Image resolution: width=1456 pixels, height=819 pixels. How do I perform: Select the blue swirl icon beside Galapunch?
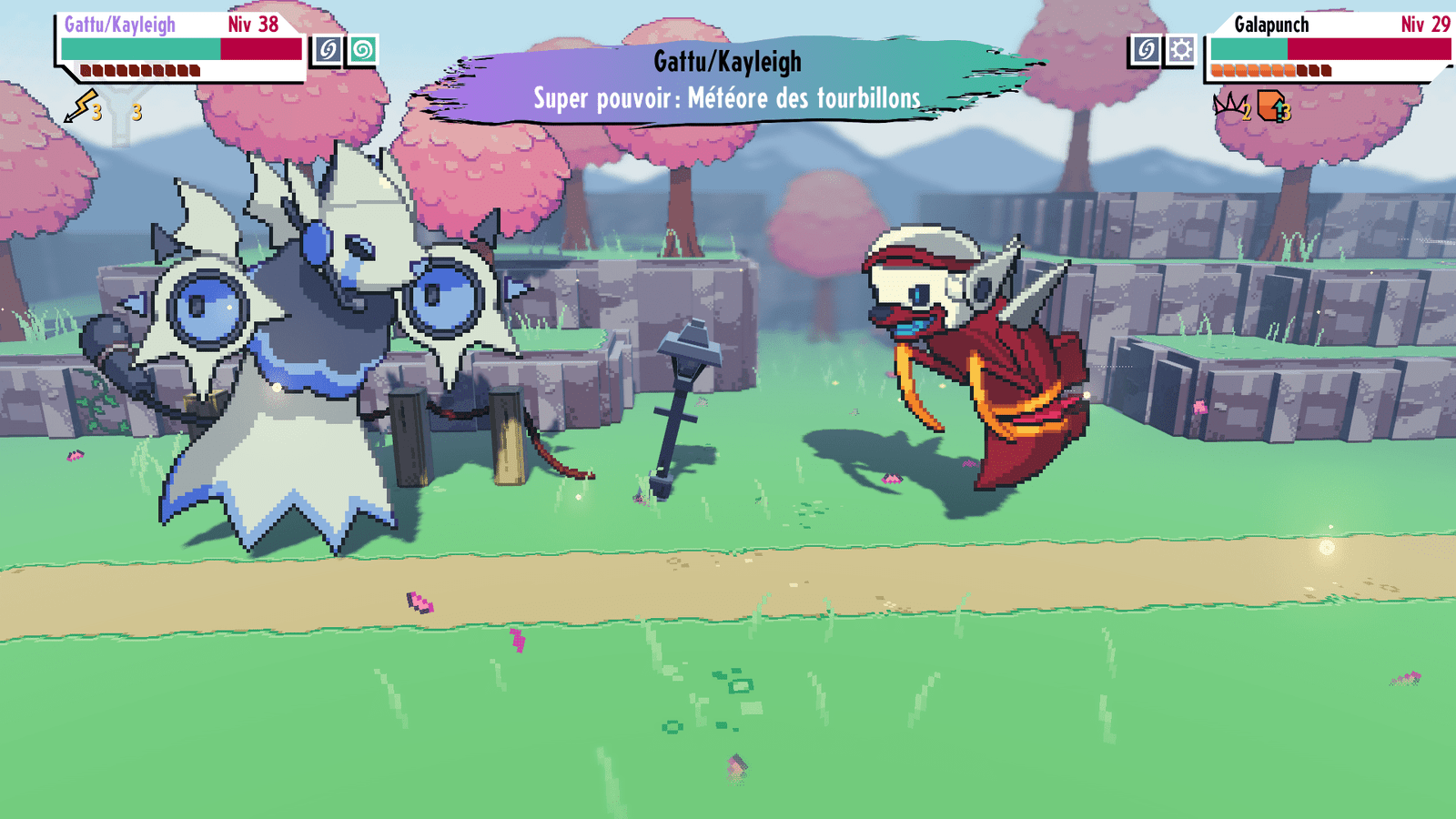pyautogui.click(x=1146, y=50)
